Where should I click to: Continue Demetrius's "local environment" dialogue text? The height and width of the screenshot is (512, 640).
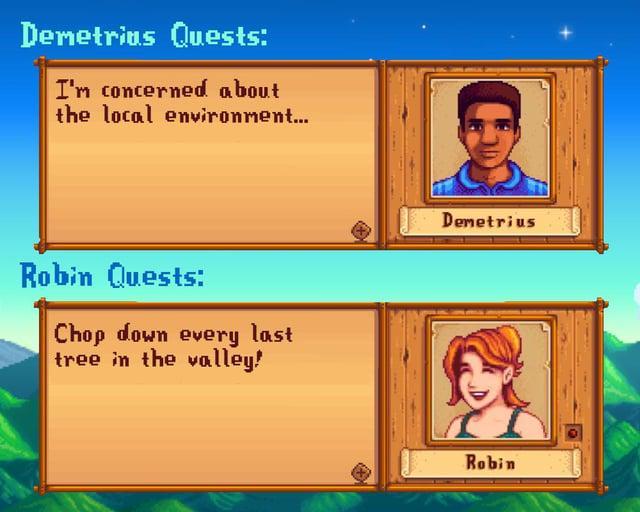tap(181, 103)
